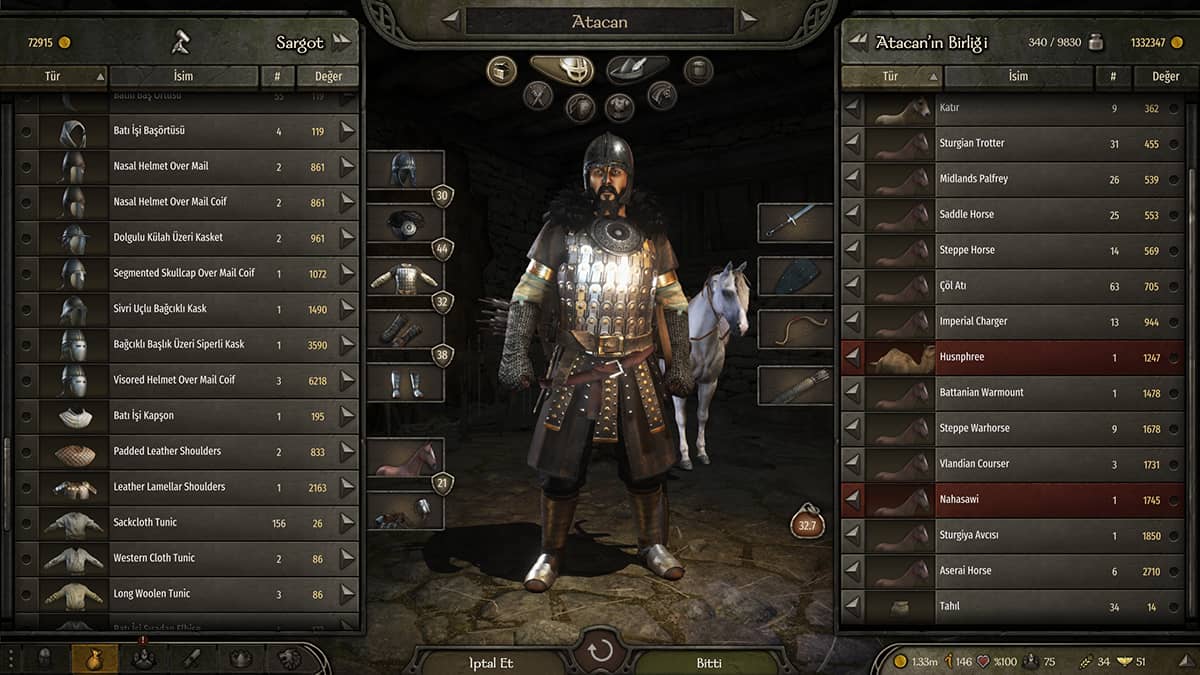Sort player inventory by İsim column
Screen dimensions: 1200x675
coord(1018,76)
